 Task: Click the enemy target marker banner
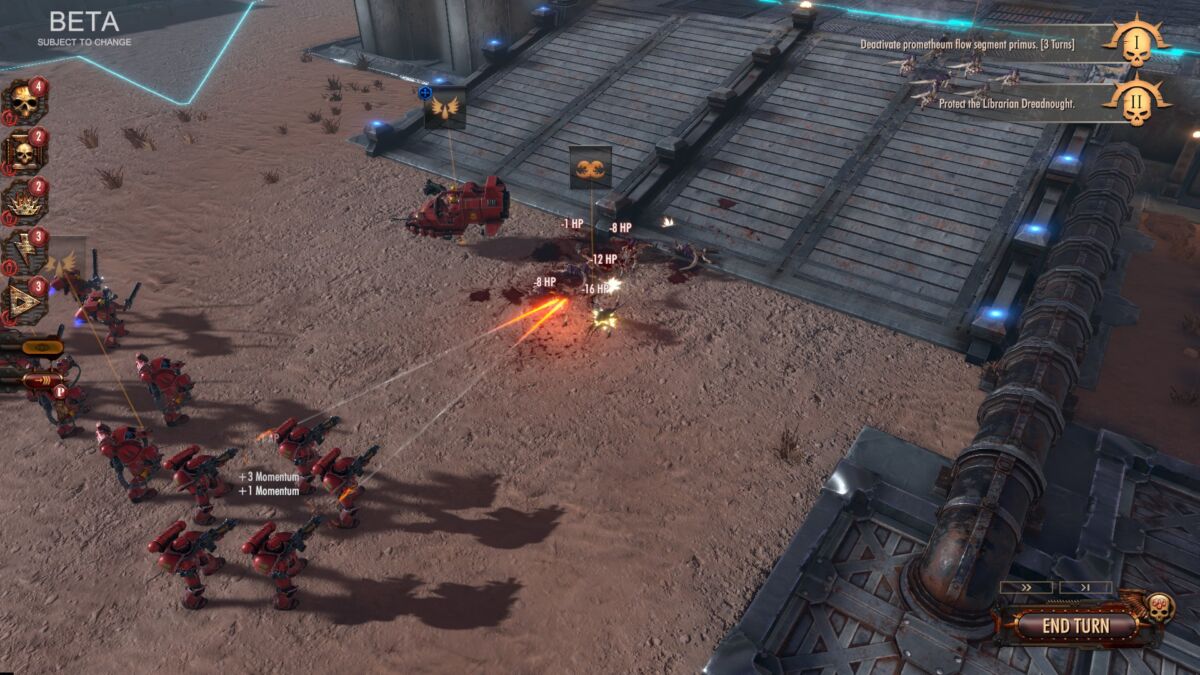[590, 167]
